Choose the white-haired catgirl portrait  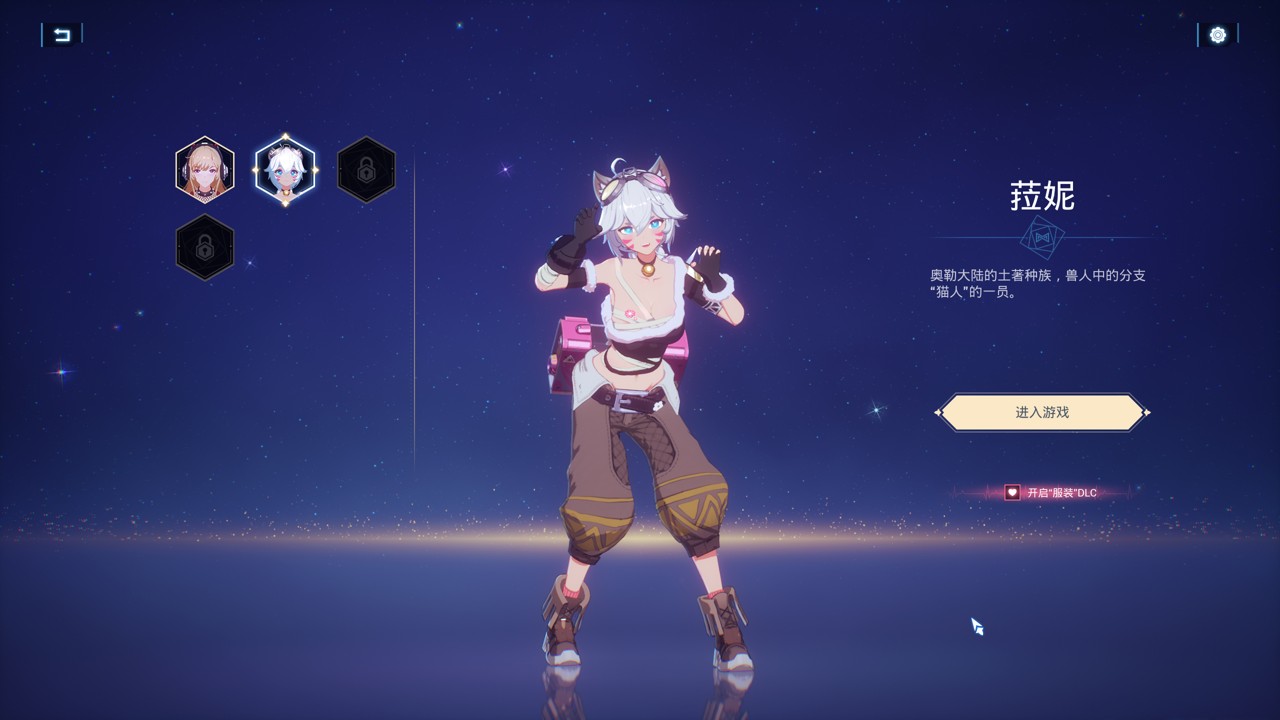click(x=285, y=170)
